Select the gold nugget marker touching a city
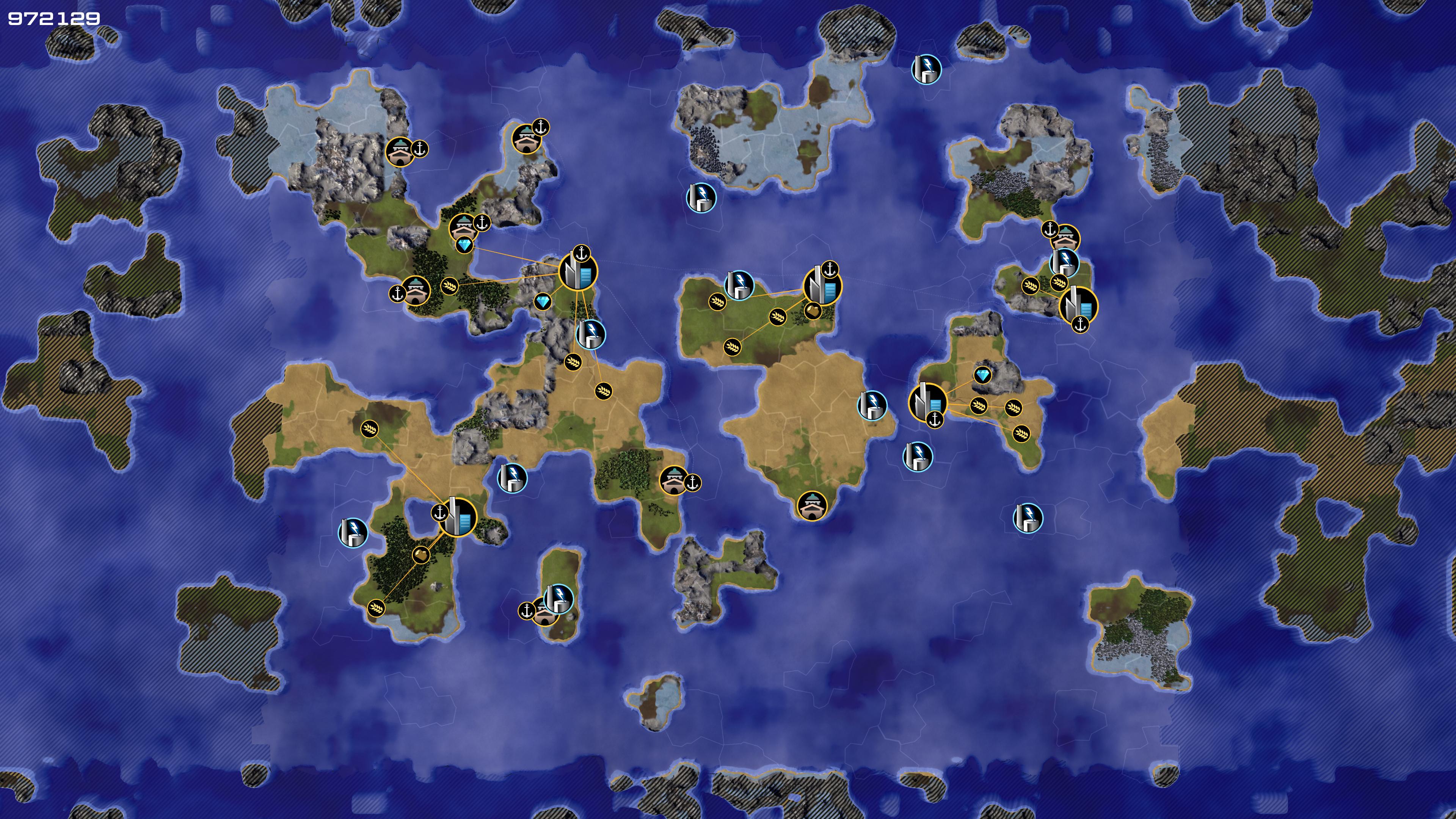1456x819 pixels. (812, 310)
